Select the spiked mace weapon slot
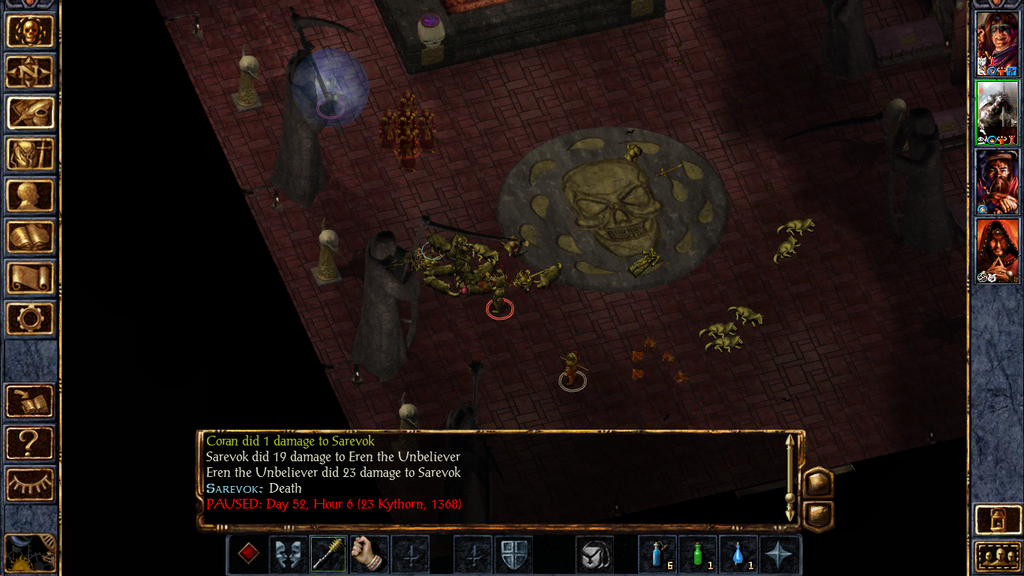 point(328,554)
